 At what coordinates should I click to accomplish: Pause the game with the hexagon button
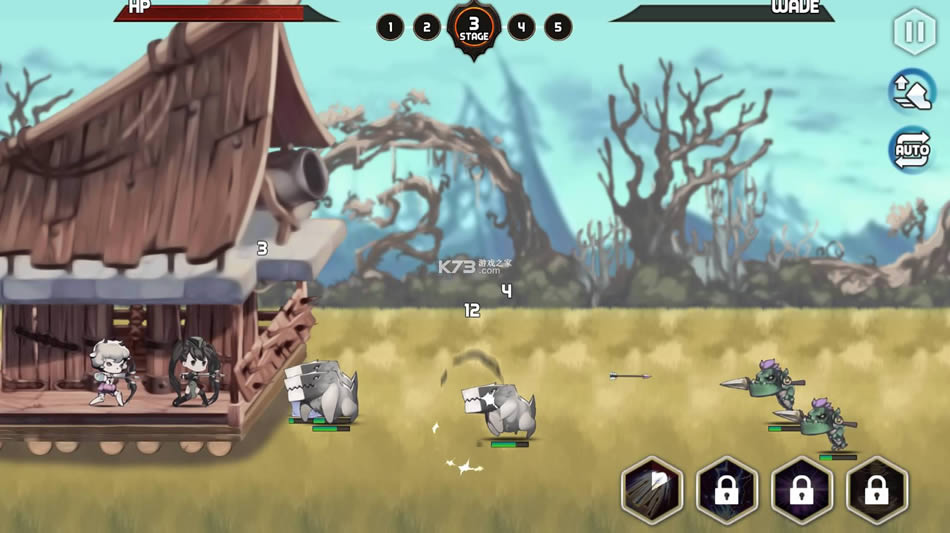(x=914, y=32)
